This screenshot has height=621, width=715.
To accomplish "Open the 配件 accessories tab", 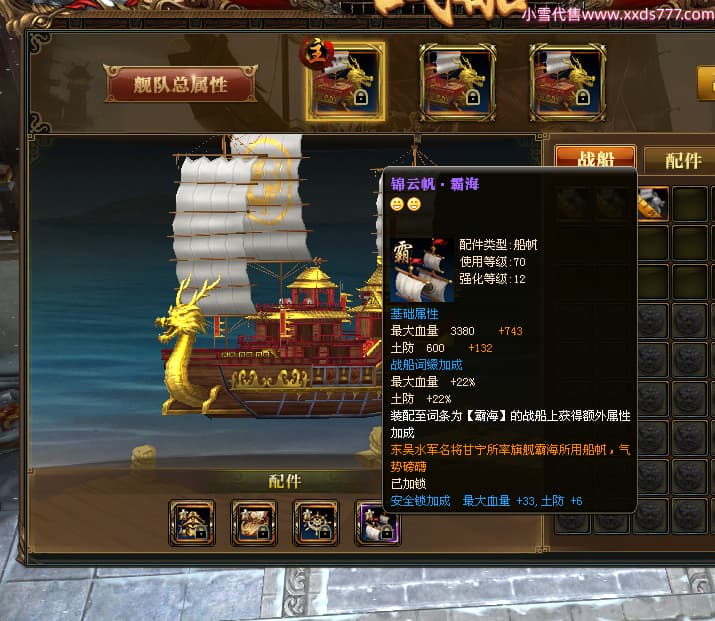I will pos(681,160).
